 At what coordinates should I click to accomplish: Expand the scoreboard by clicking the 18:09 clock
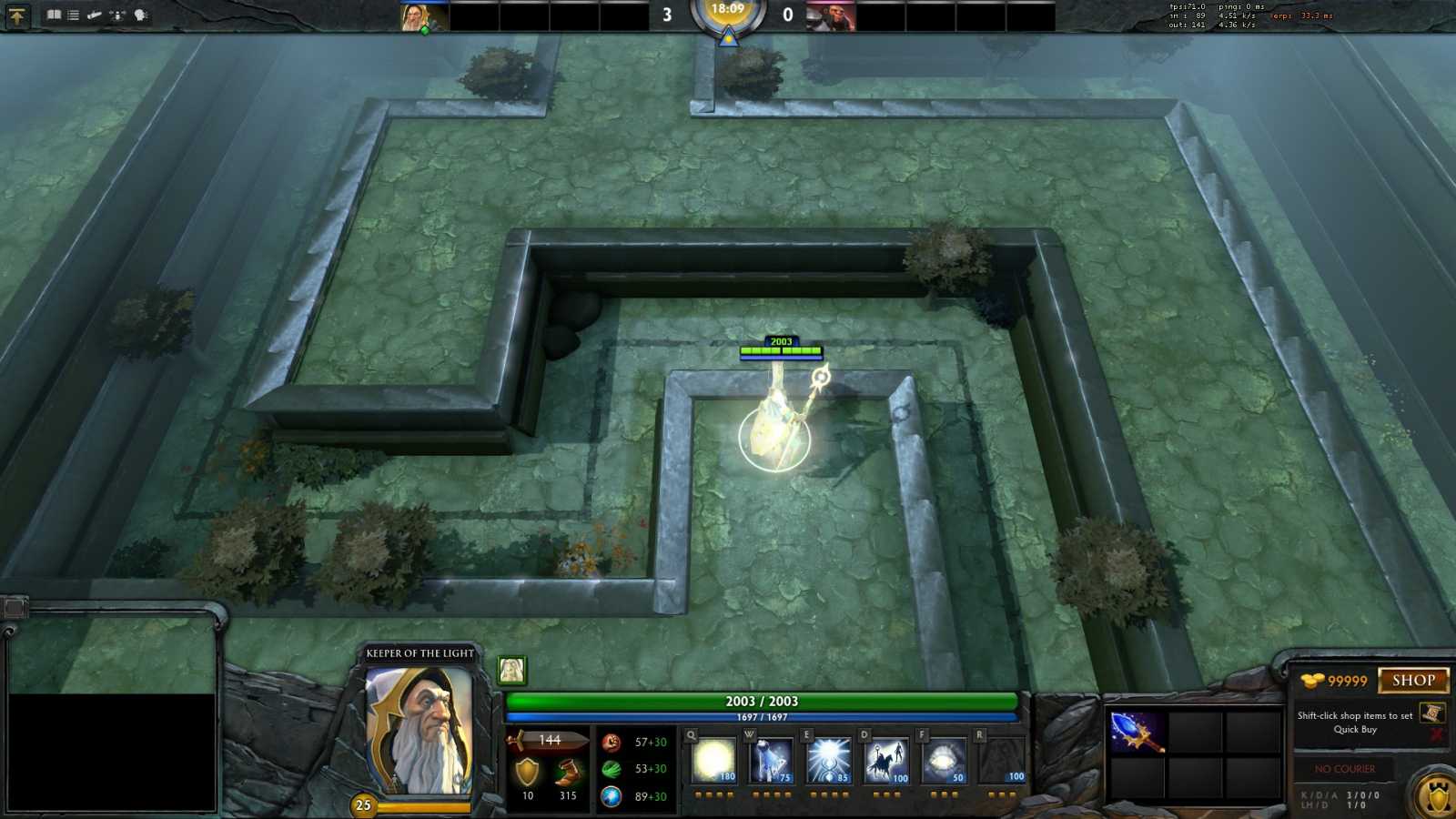[x=728, y=12]
